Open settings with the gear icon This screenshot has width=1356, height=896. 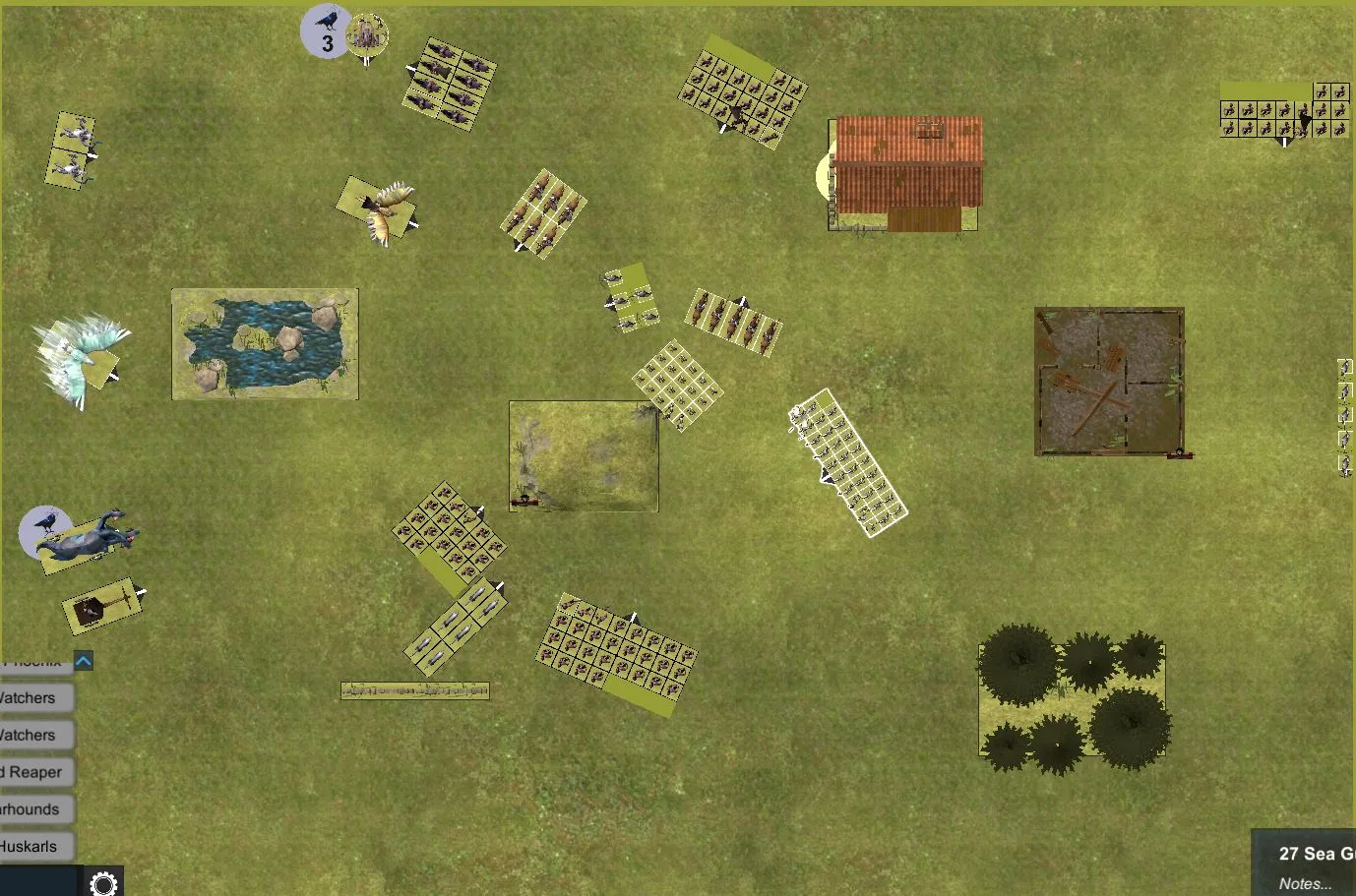click(103, 882)
